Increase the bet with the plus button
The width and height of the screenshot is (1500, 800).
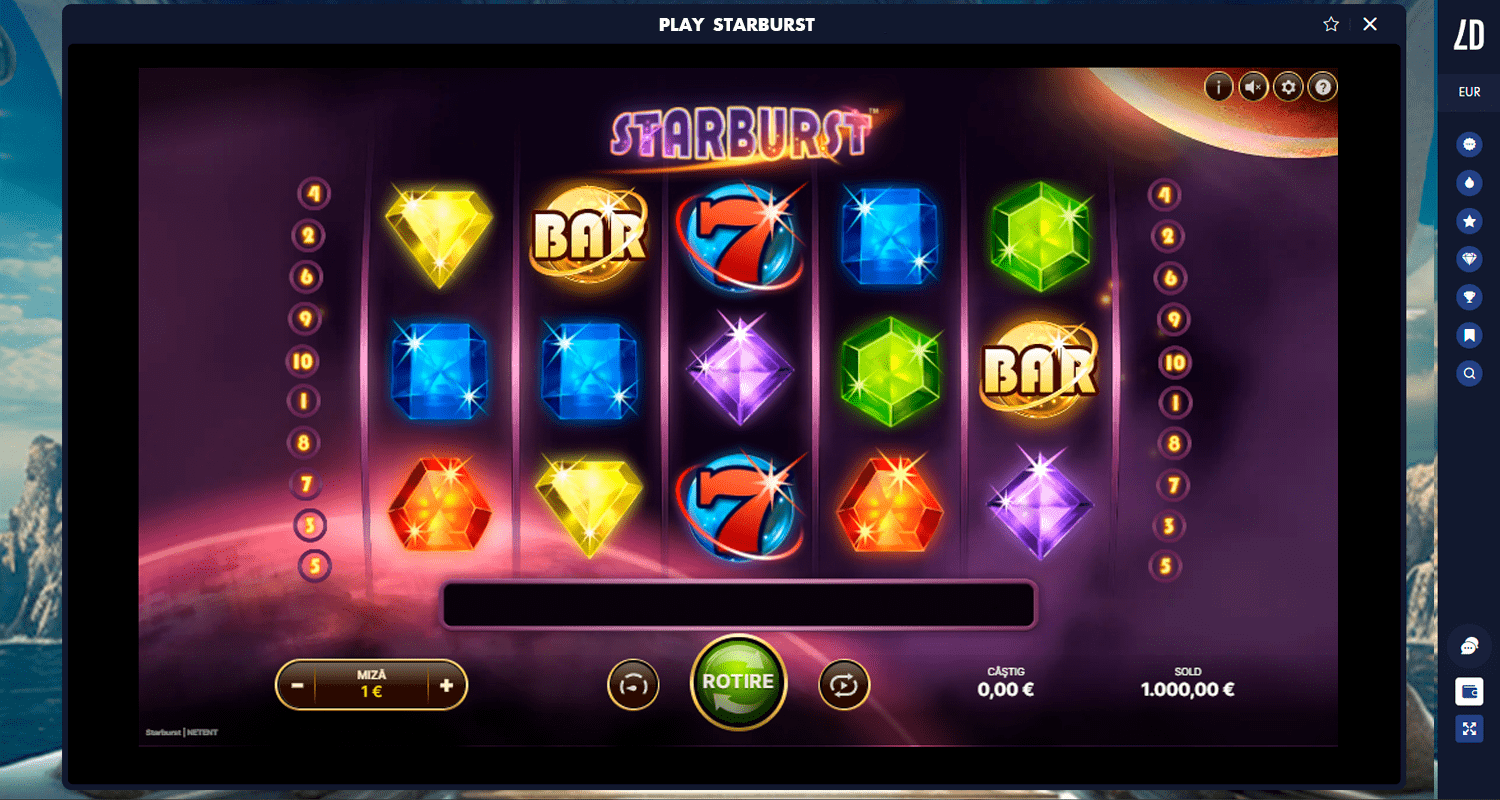446,686
